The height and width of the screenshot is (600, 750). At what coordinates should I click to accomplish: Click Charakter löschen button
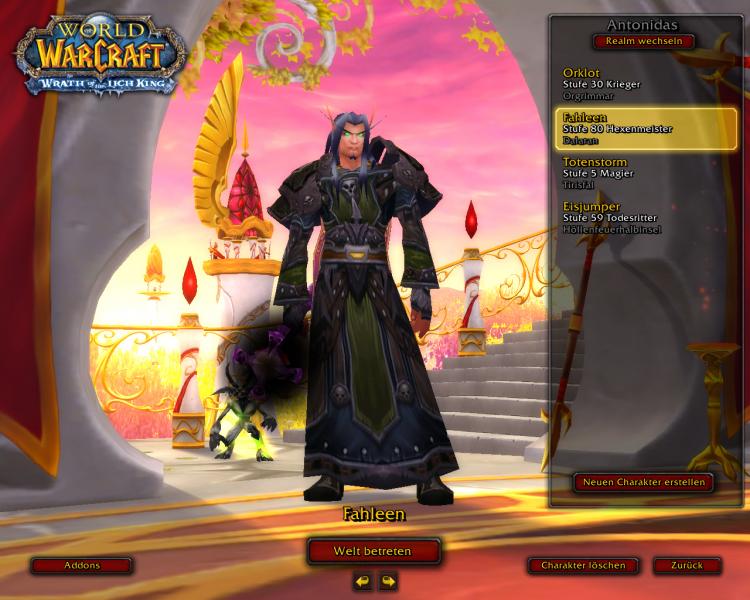[x=583, y=565]
